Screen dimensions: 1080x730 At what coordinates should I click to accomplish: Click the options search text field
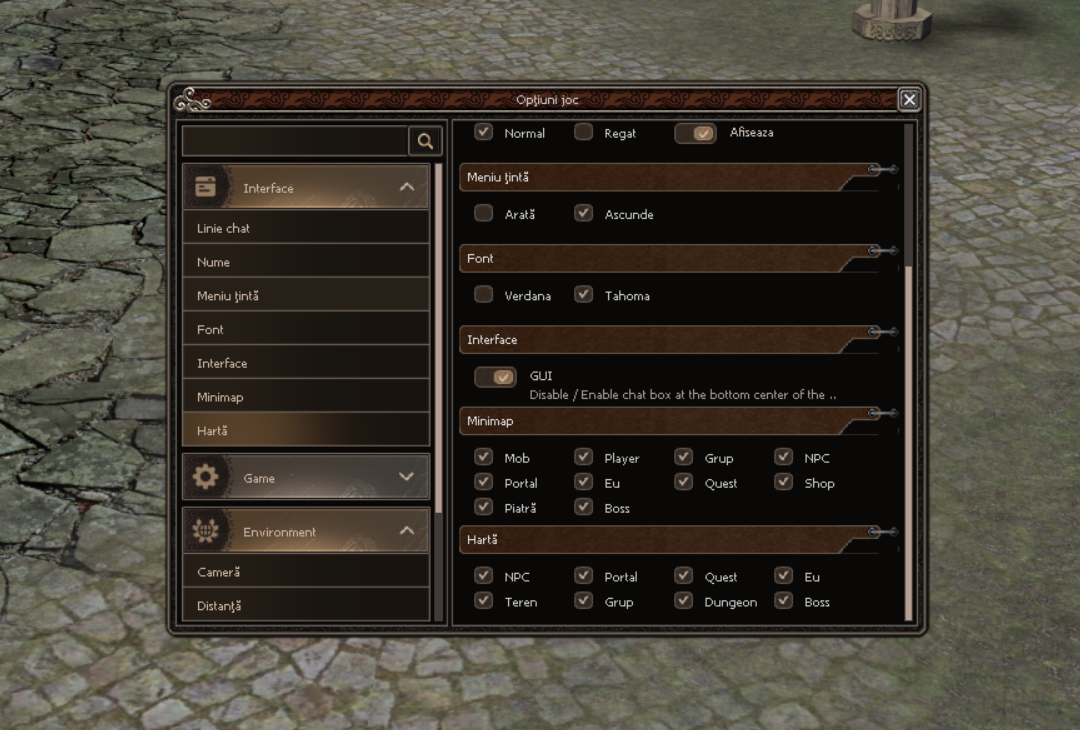pos(295,141)
